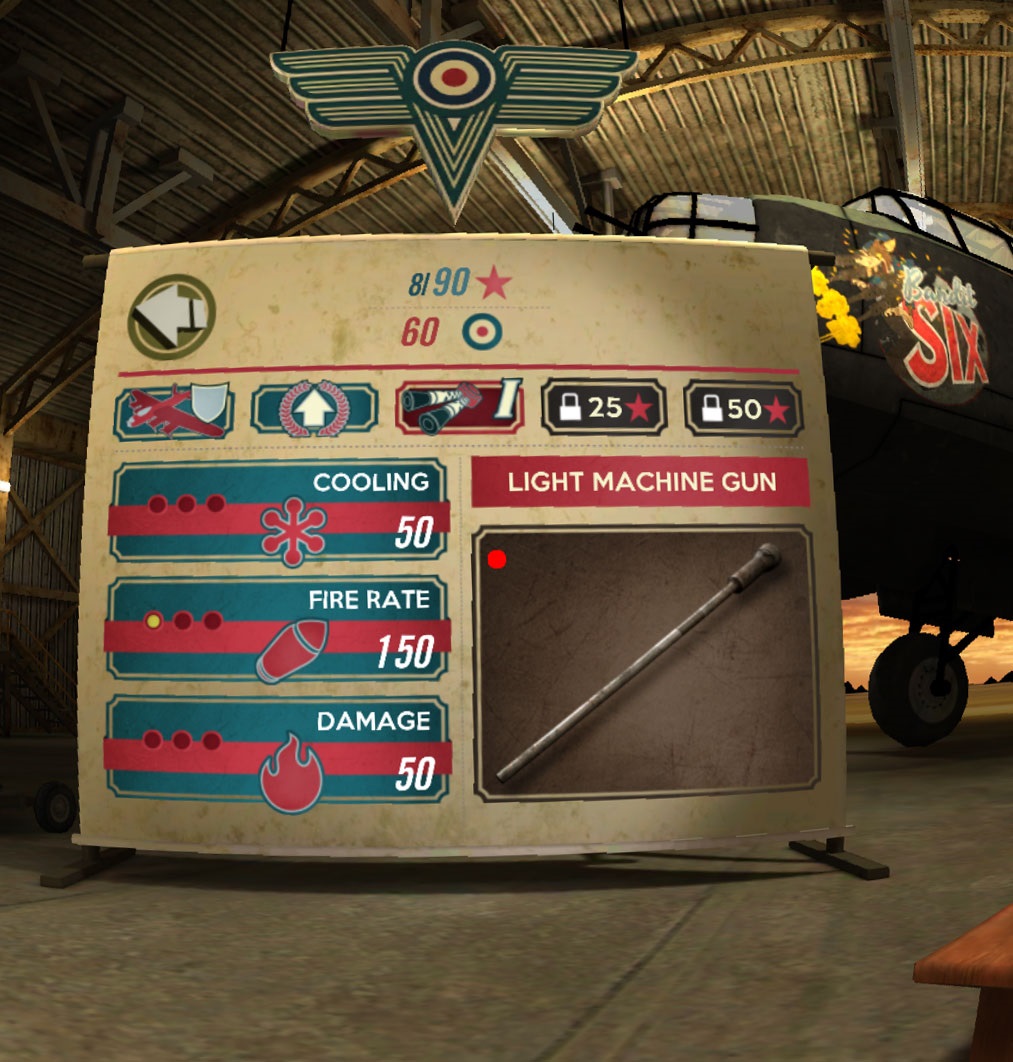The image size is (1013, 1062).
Task: Upgrade the Fire Rate stat
Action: [x=280, y=630]
